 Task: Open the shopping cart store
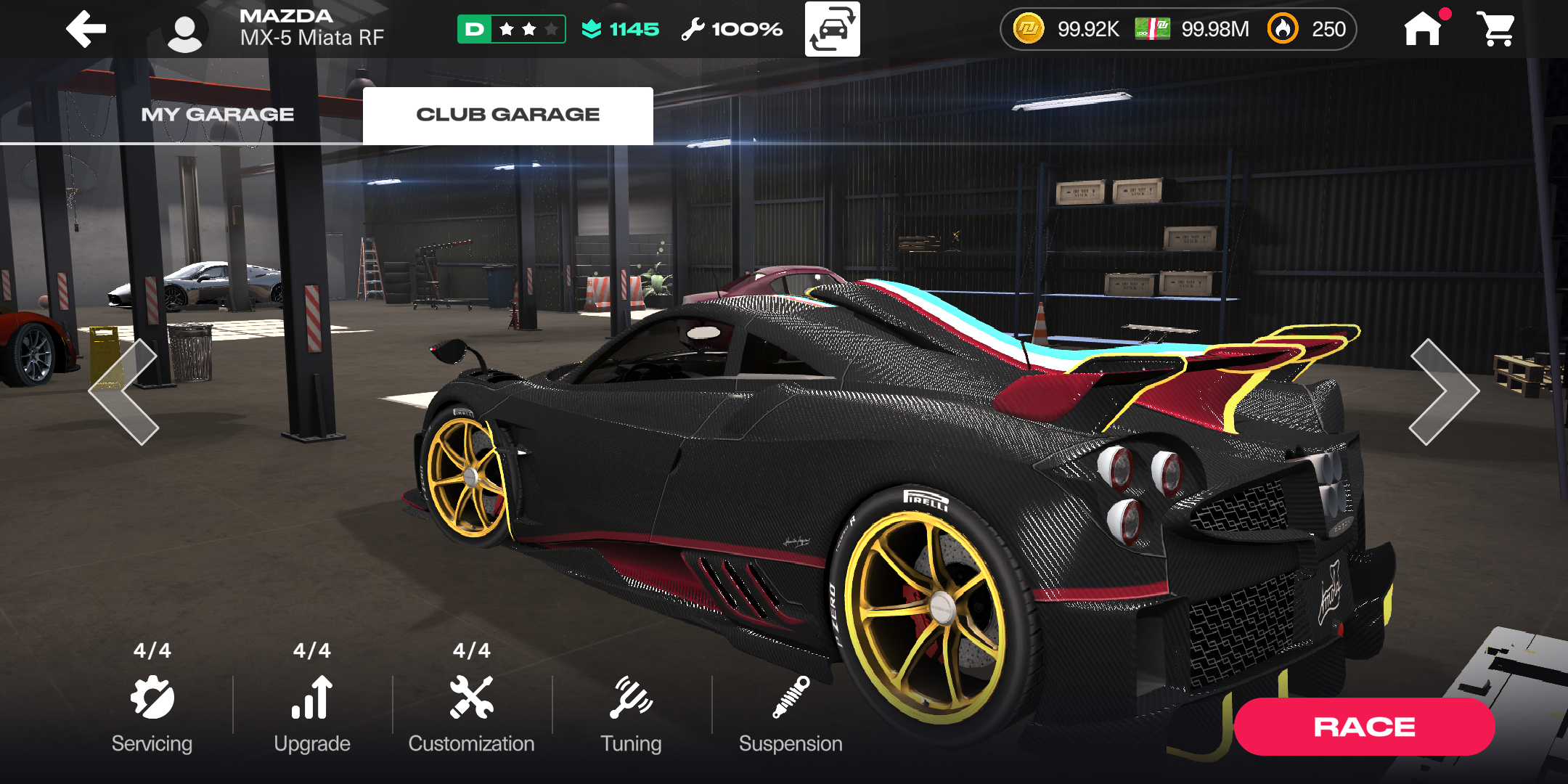click(x=1495, y=29)
